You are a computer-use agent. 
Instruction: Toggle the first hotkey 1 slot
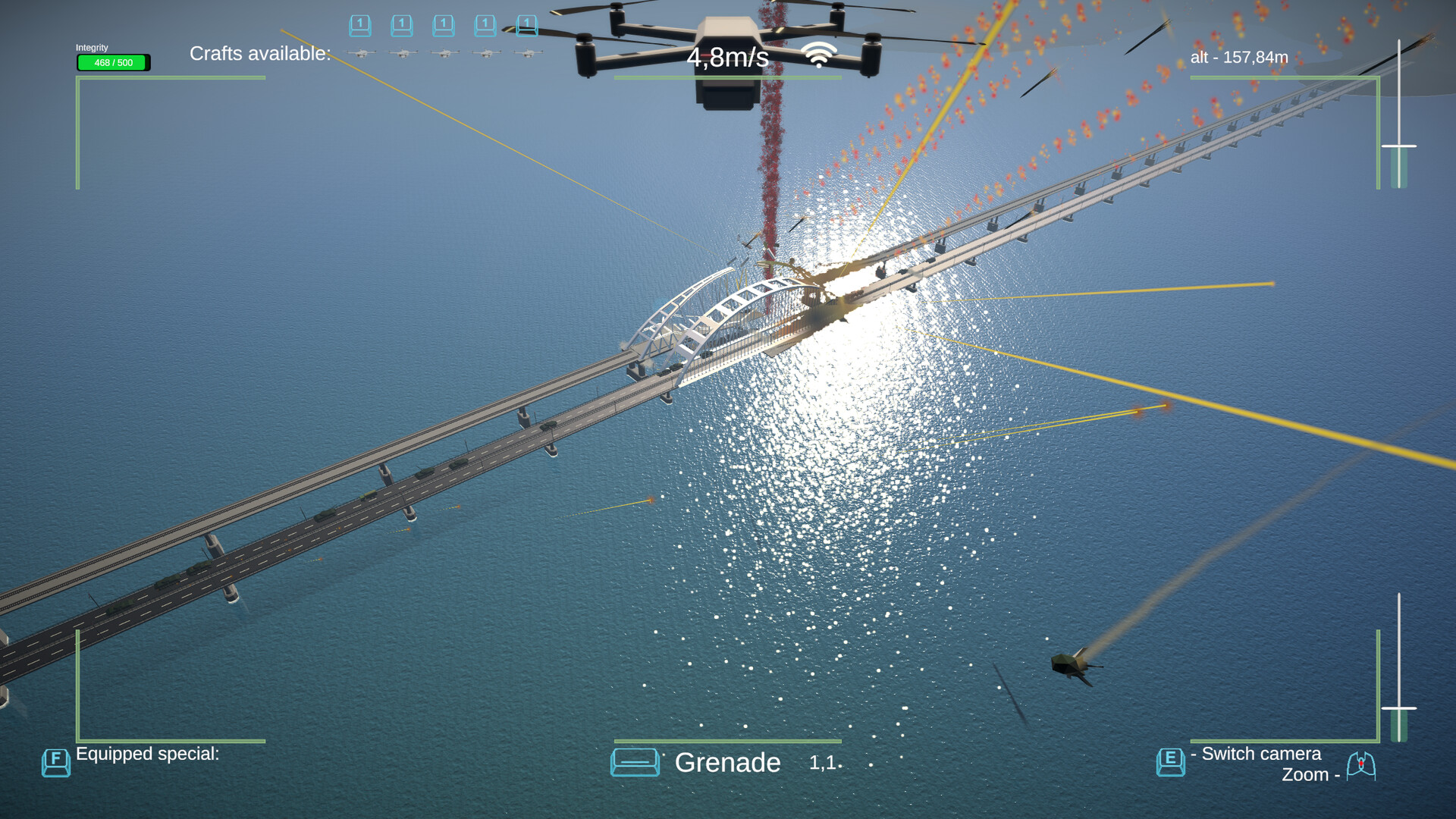[x=360, y=25]
